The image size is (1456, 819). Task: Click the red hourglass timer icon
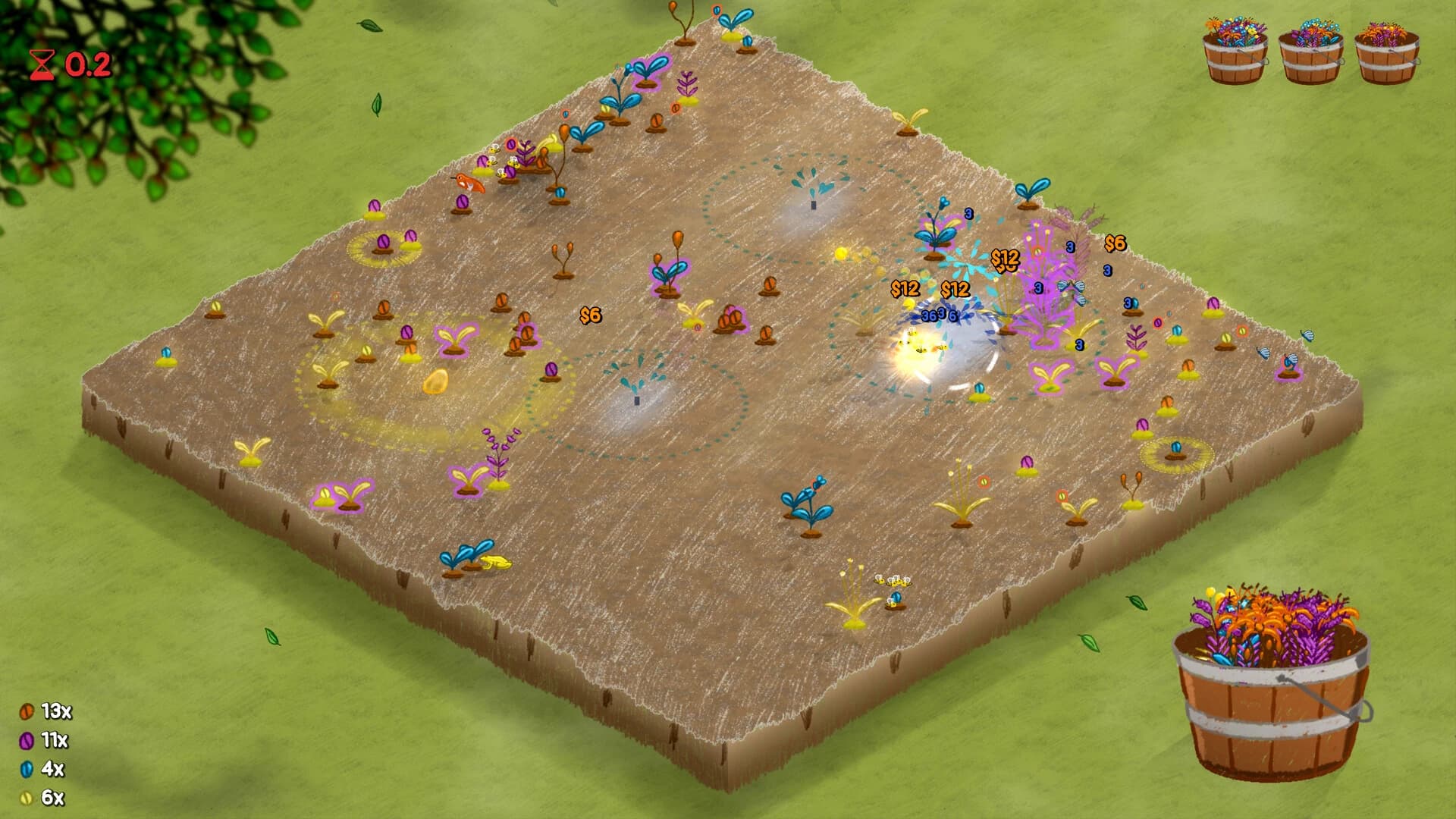point(42,64)
